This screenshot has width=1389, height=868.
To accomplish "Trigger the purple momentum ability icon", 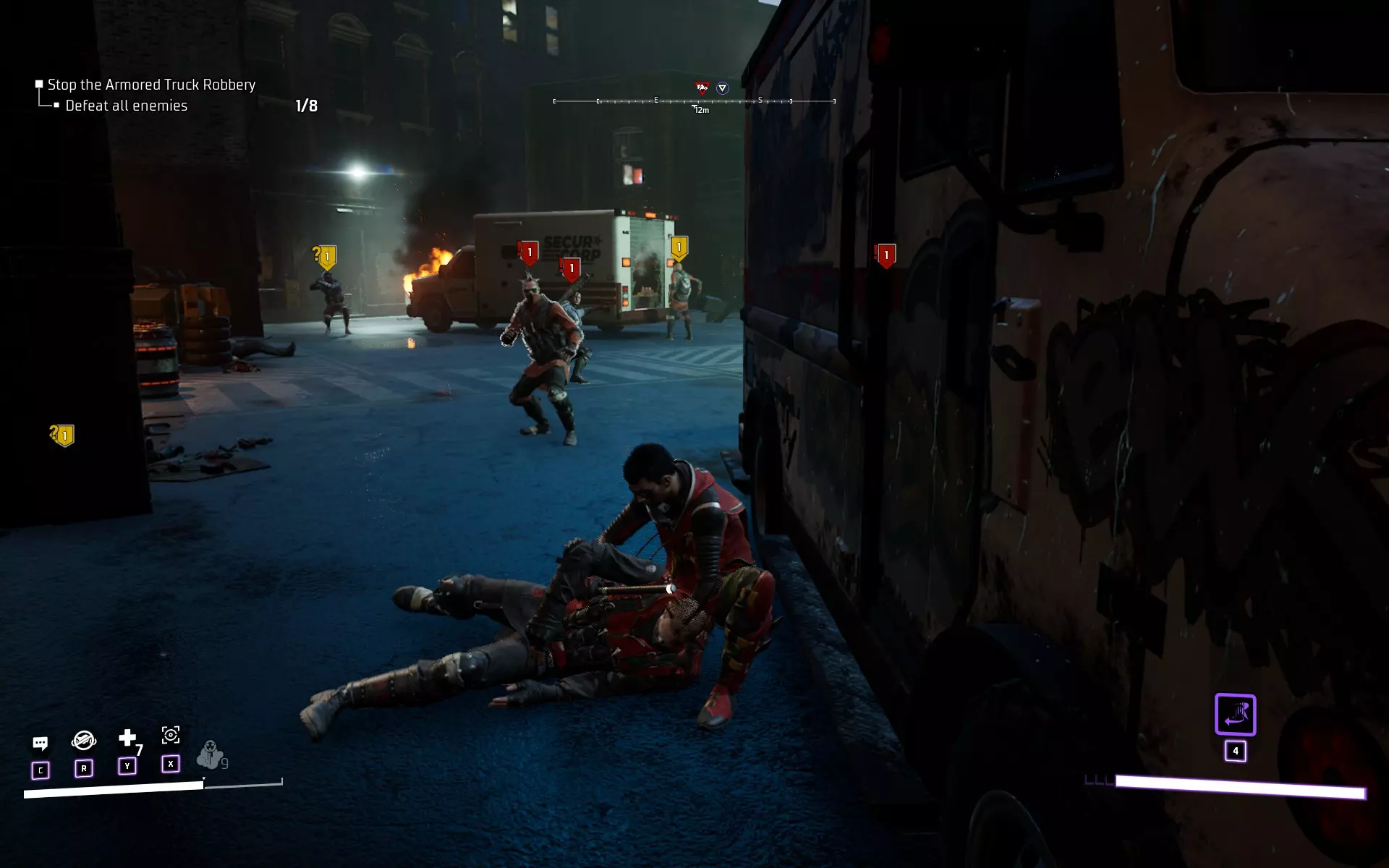I will pyautogui.click(x=1235, y=715).
